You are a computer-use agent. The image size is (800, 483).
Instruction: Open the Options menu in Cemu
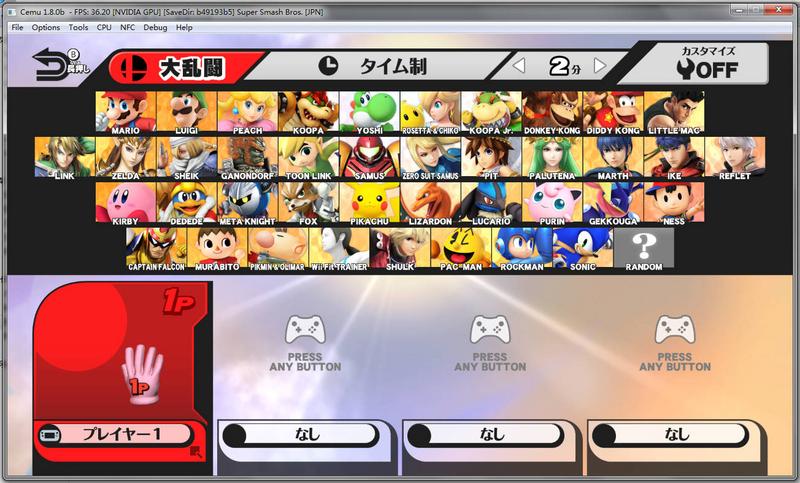46,27
